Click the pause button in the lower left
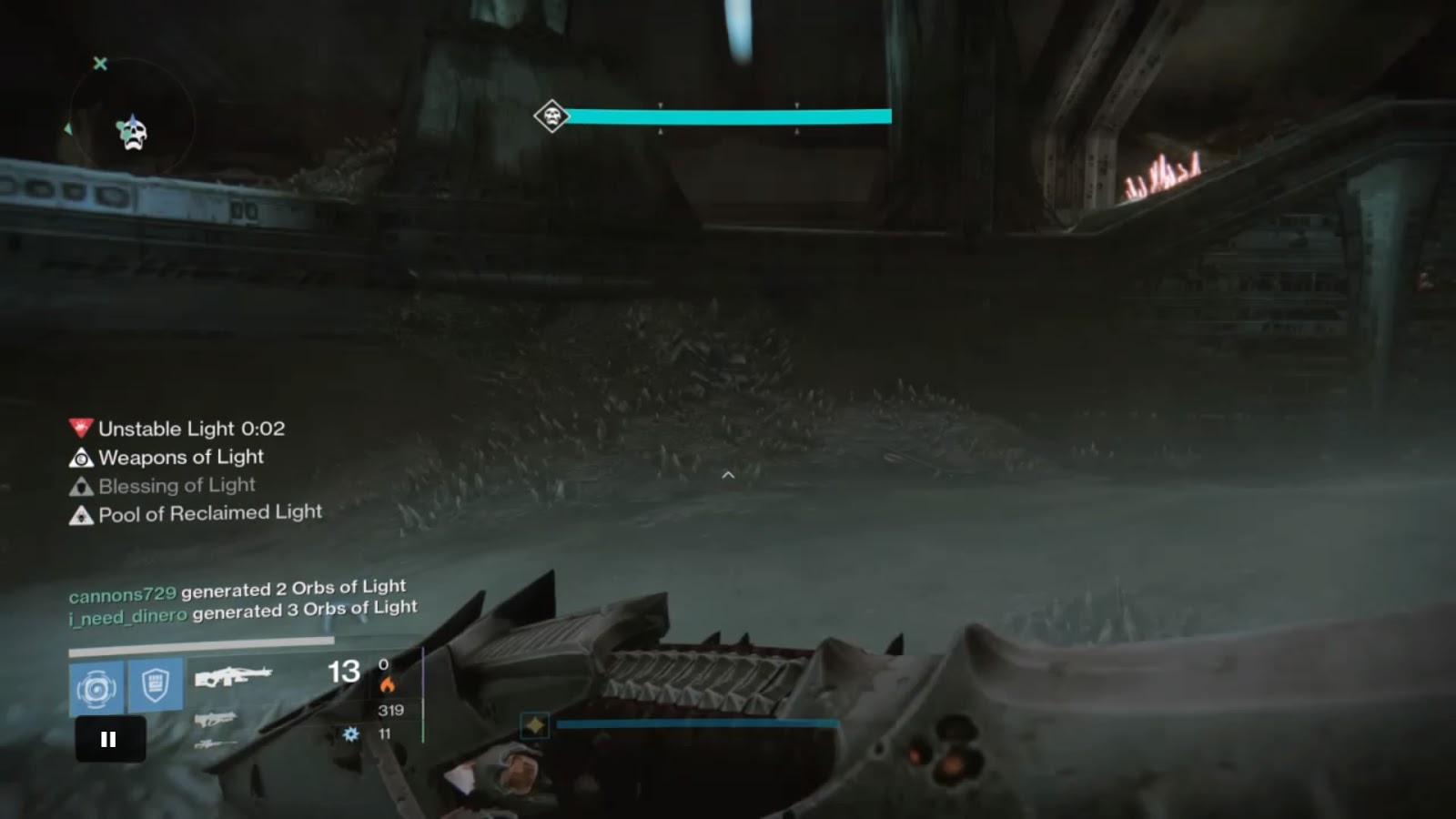Viewport: 1456px width, 819px height. (108, 739)
